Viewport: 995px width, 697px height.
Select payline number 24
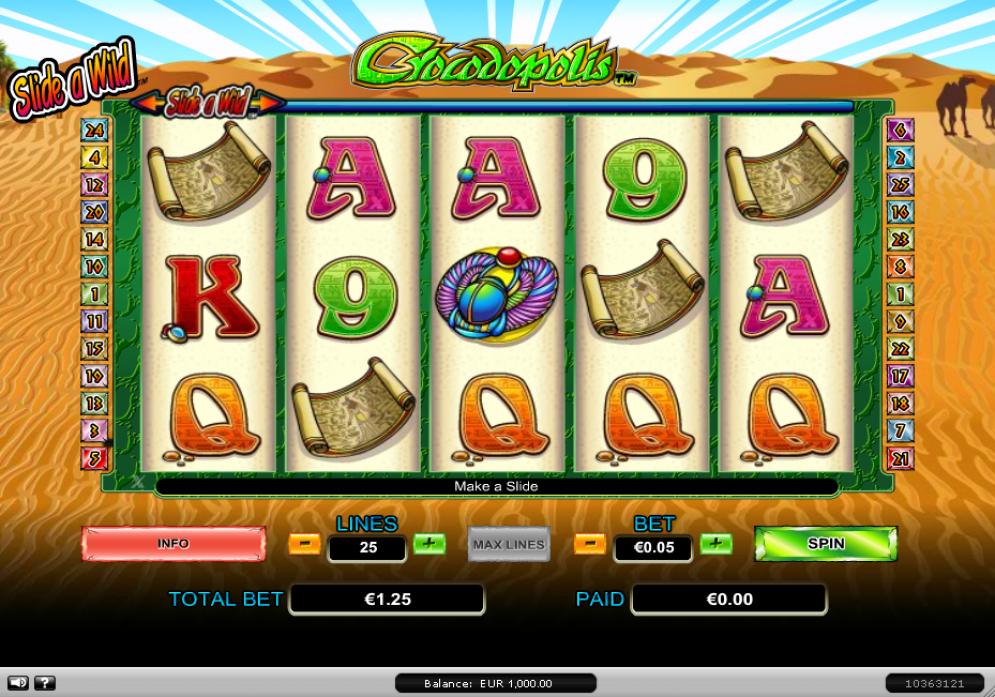(x=94, y=130)
